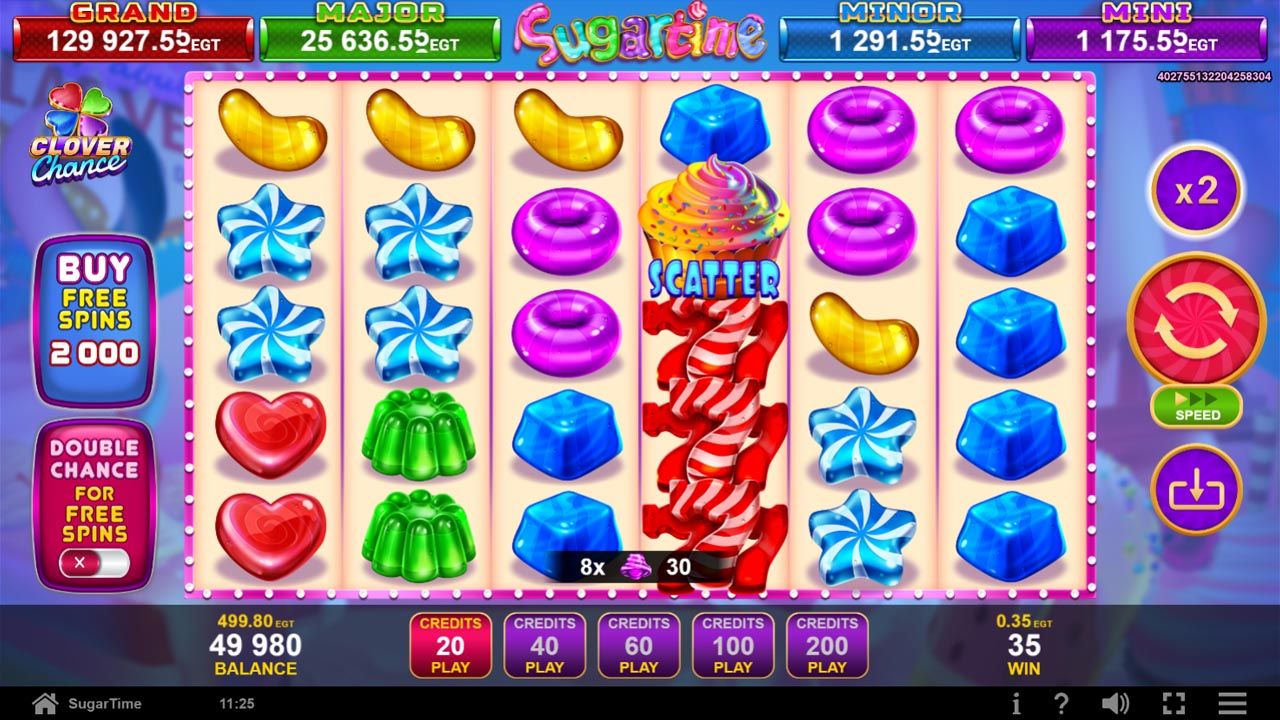Image resolution: width=1280 pixels, height=720 pixels.
Task: Bet 100 credits per play
Action: click(733, 645)
